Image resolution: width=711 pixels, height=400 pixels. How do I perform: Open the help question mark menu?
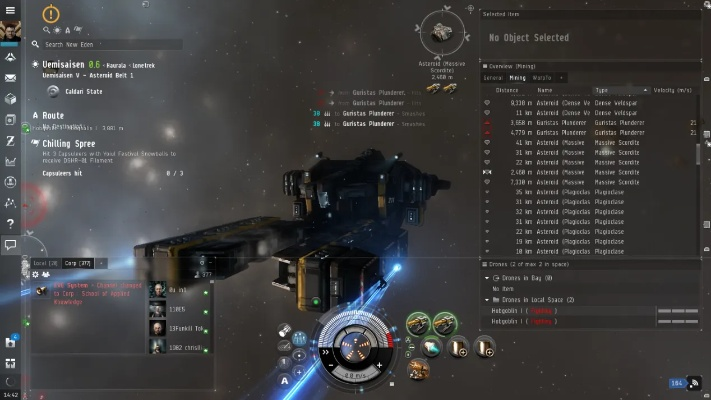click(x=10, y=223)
